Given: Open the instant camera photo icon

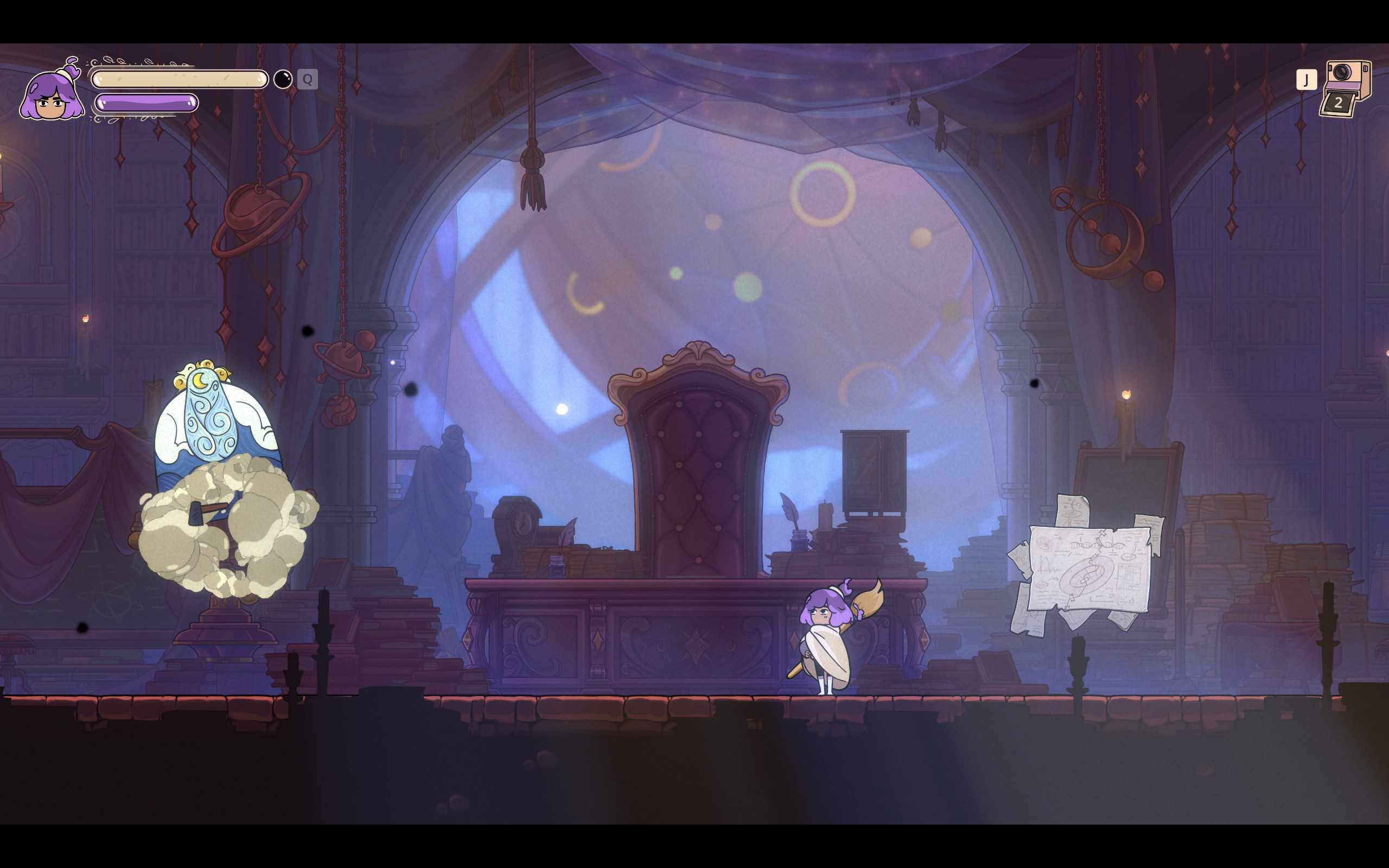Looking at the screenshot, I should [1346, 88].
